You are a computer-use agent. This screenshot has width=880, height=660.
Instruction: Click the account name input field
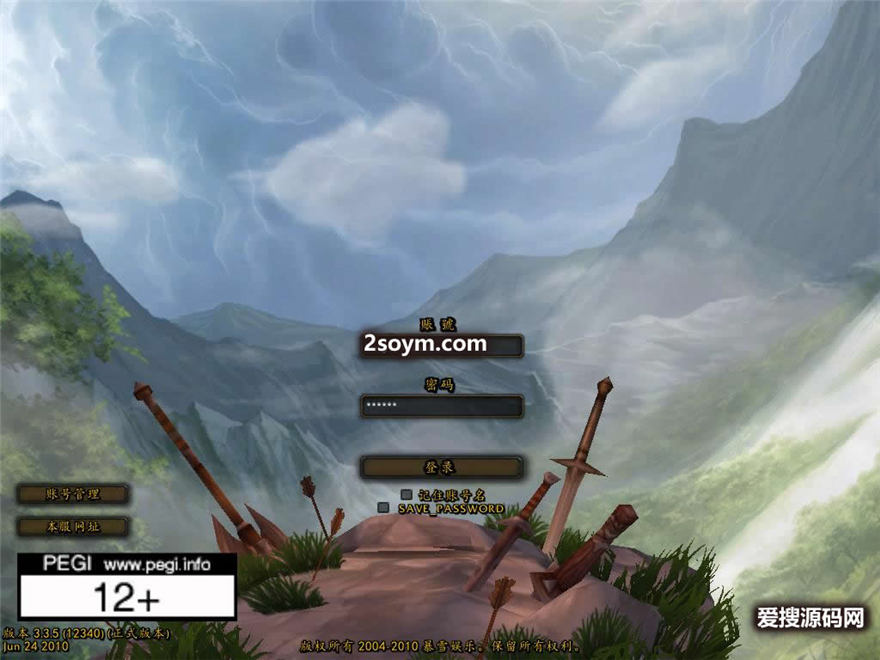tap(441, 345)
